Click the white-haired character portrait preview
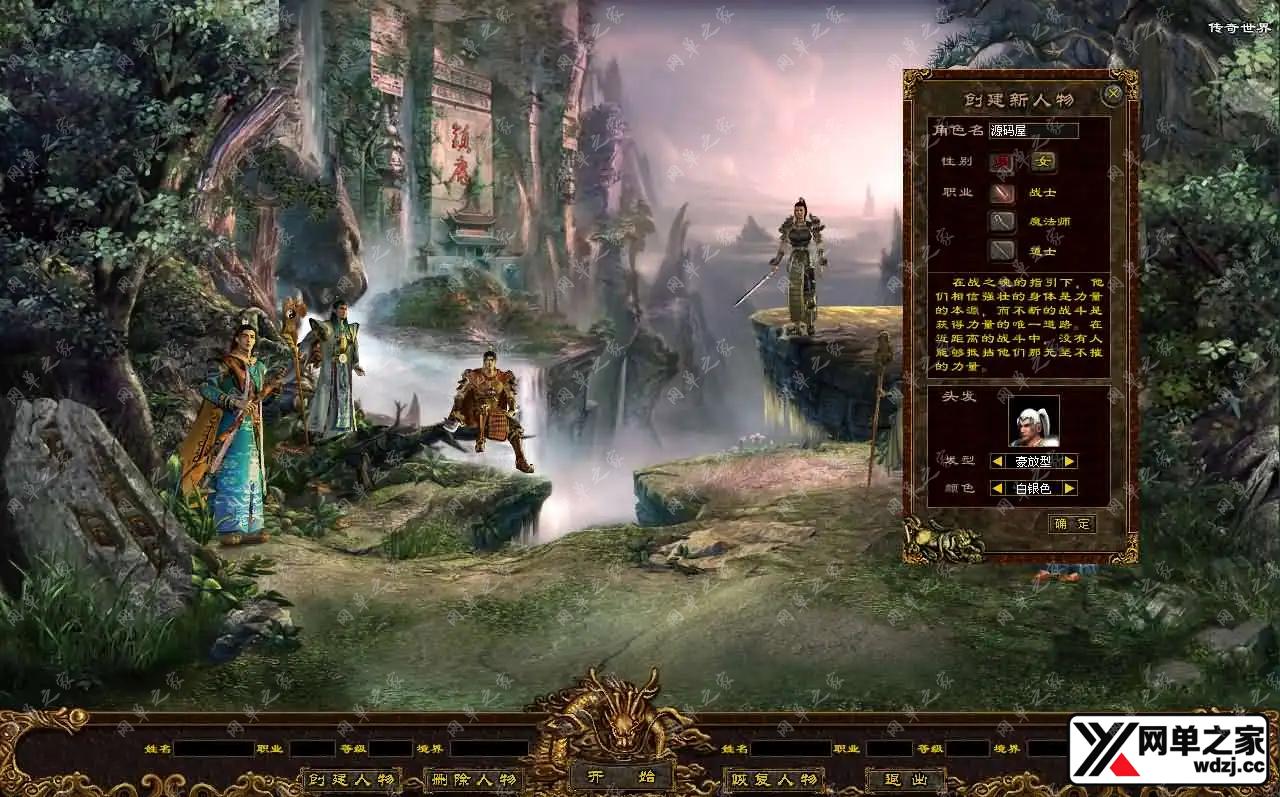 [x=1033, y=421]
